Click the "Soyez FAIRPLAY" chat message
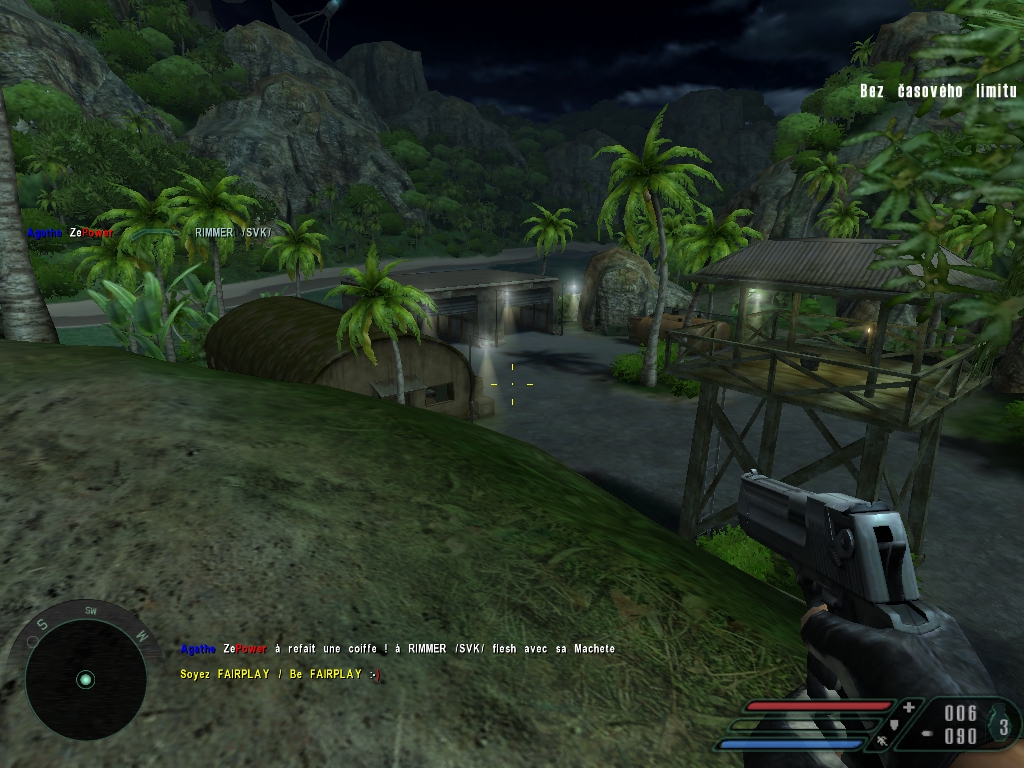Screen dimensions: 1024x768 pos(280,675)
